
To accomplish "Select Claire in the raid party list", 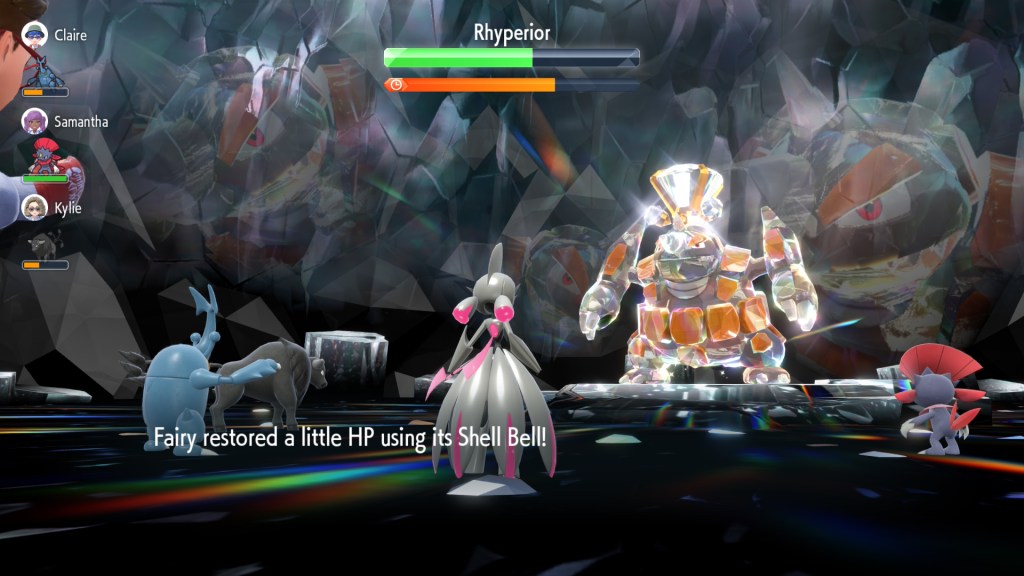I will click(x=69, y=35).
